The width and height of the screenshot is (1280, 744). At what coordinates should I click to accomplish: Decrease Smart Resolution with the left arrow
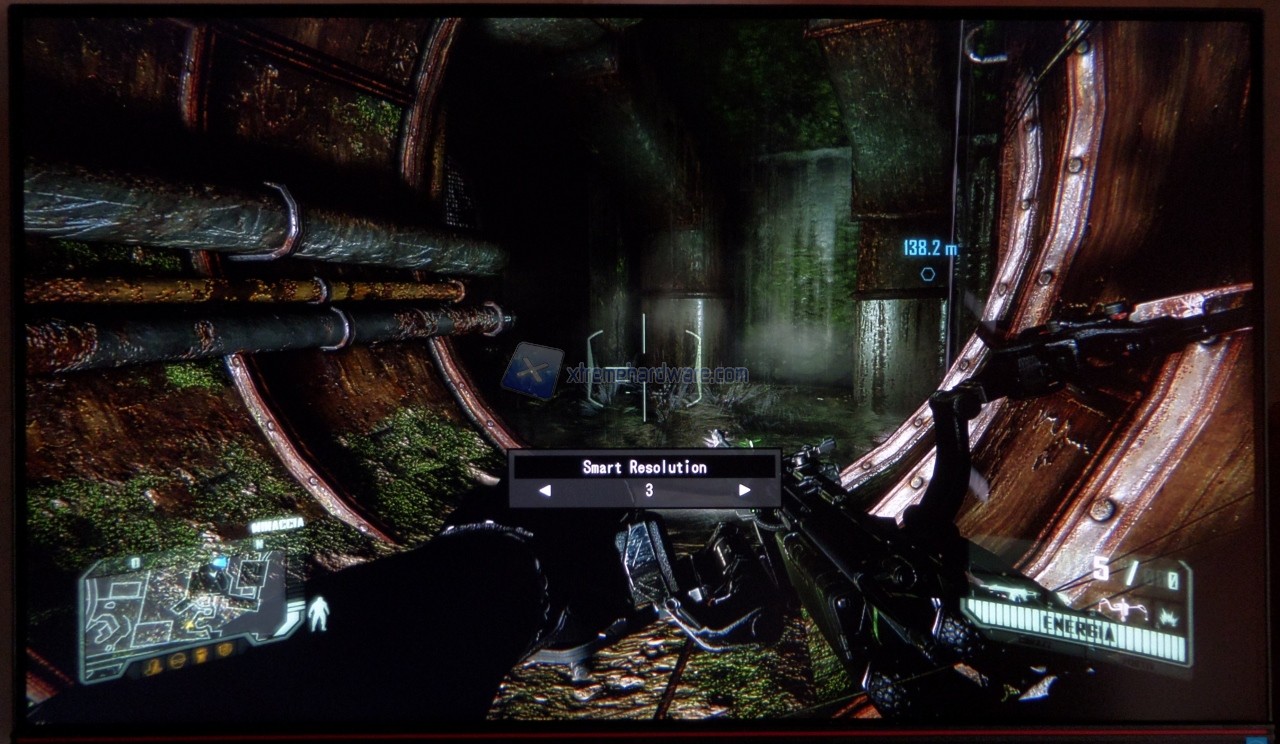click(545, 490)
